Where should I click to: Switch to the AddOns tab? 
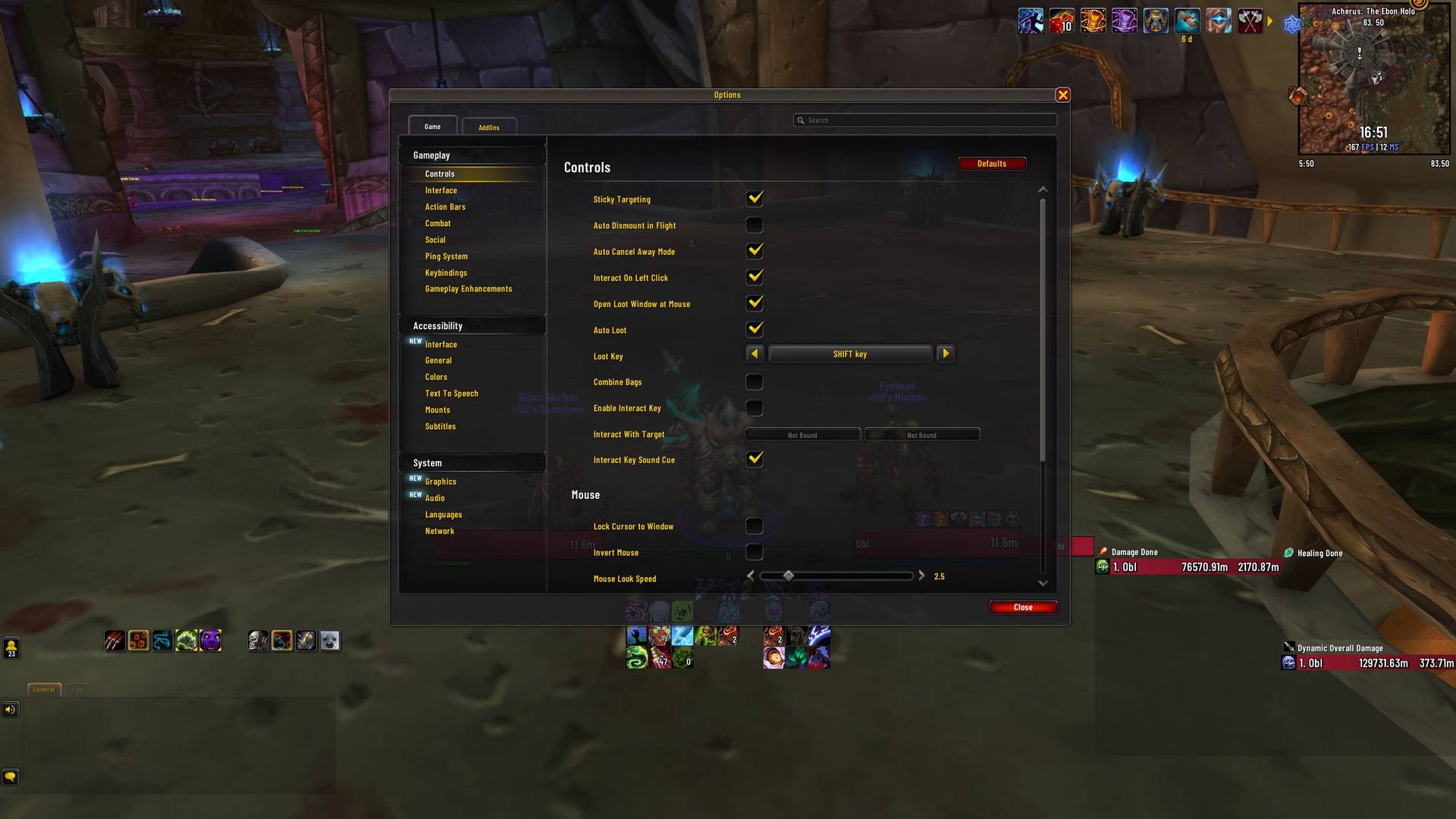(x=489, y=127)
